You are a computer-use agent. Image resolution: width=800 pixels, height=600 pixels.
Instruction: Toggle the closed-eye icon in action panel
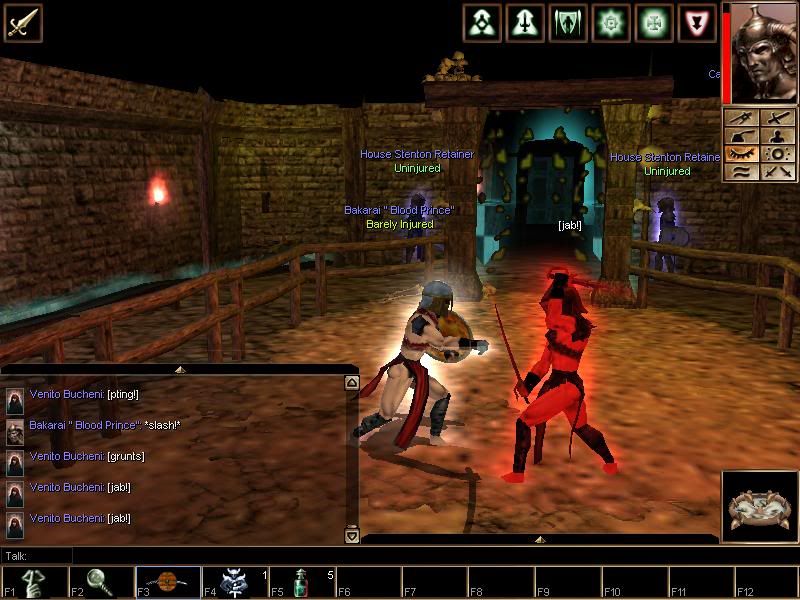[x=742, y=154]
